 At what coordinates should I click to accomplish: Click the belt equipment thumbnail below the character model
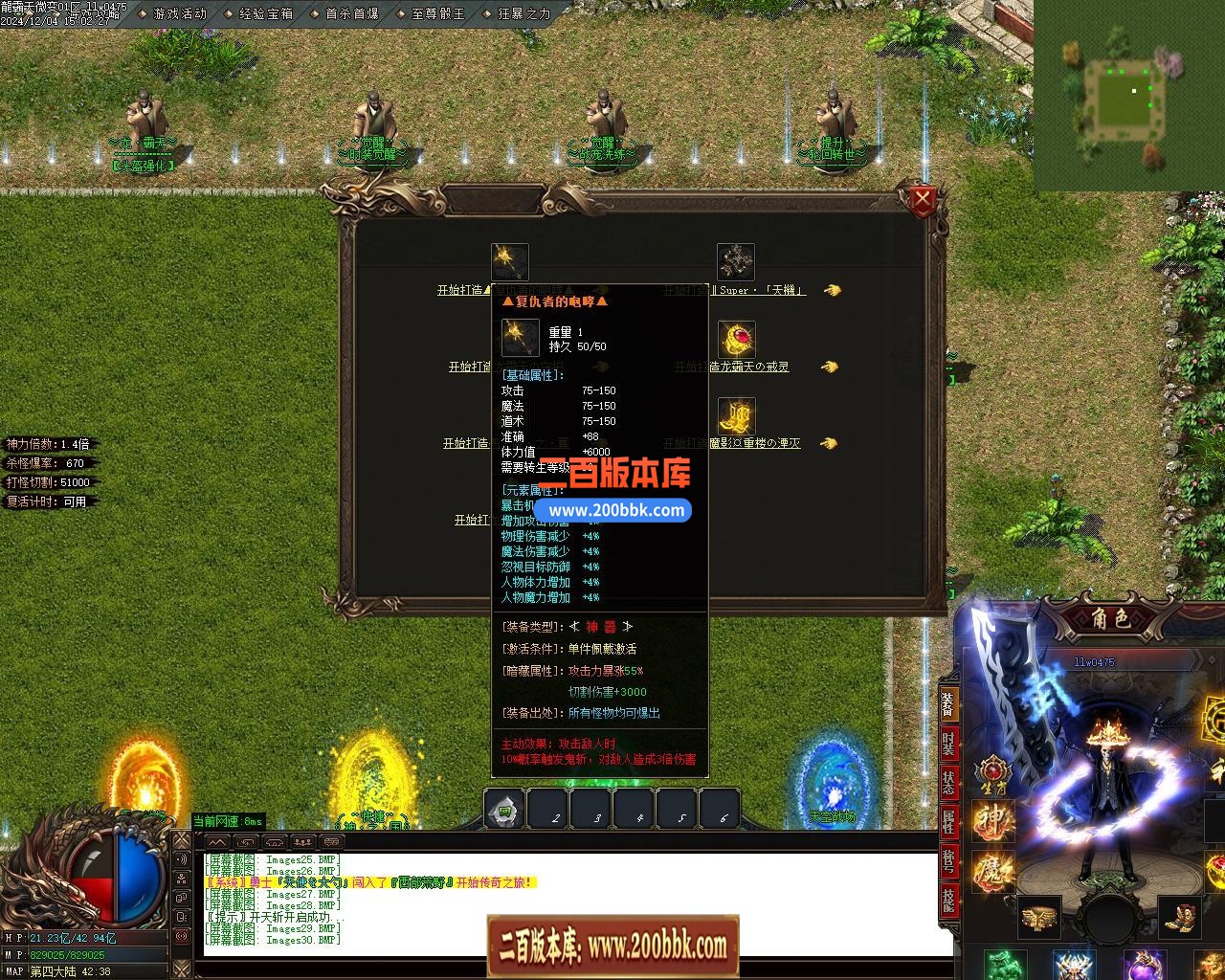coord(1038,917)
